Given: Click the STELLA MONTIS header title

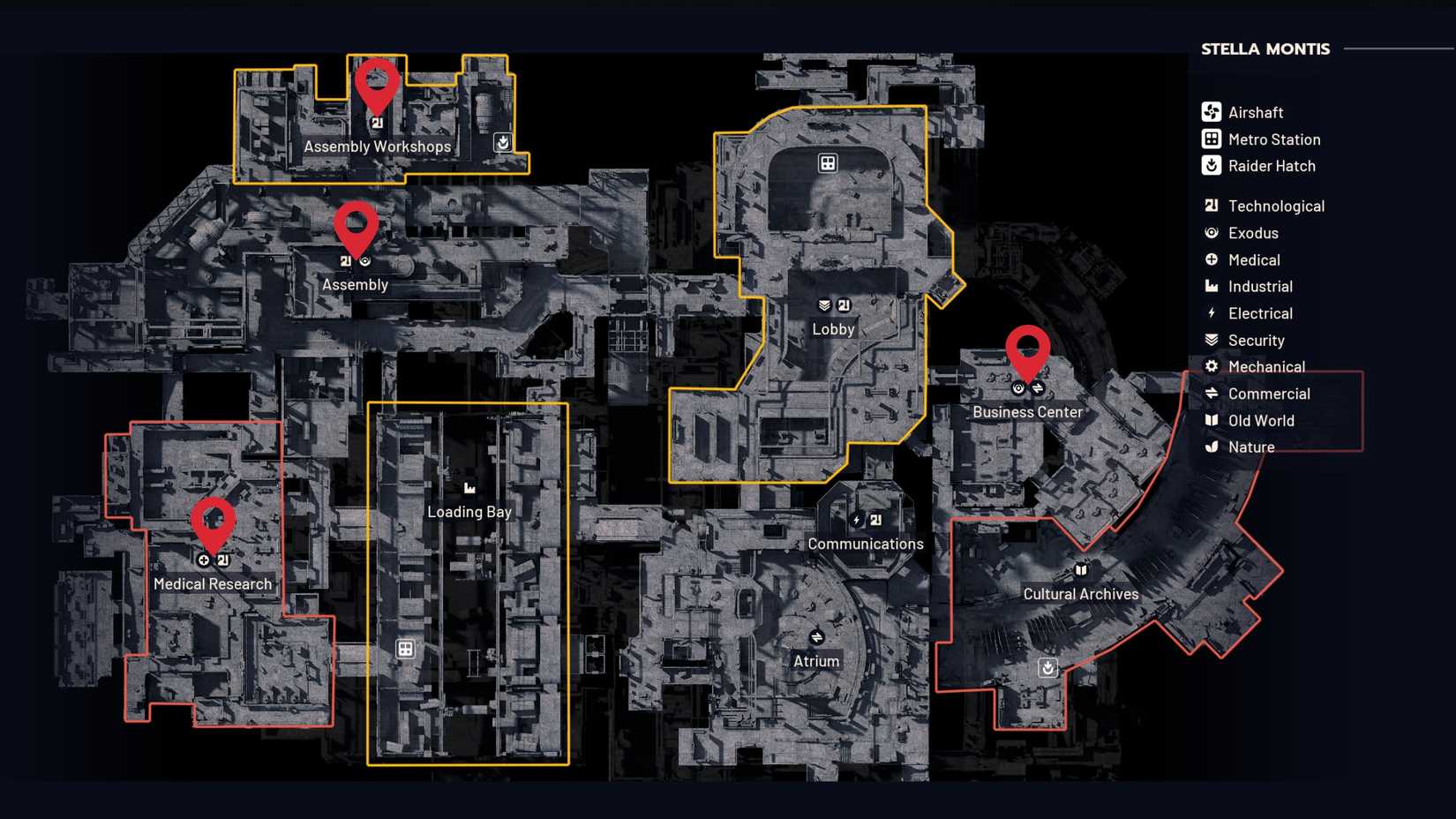Looking at the screenshot, I should [x=1265, y=49].
